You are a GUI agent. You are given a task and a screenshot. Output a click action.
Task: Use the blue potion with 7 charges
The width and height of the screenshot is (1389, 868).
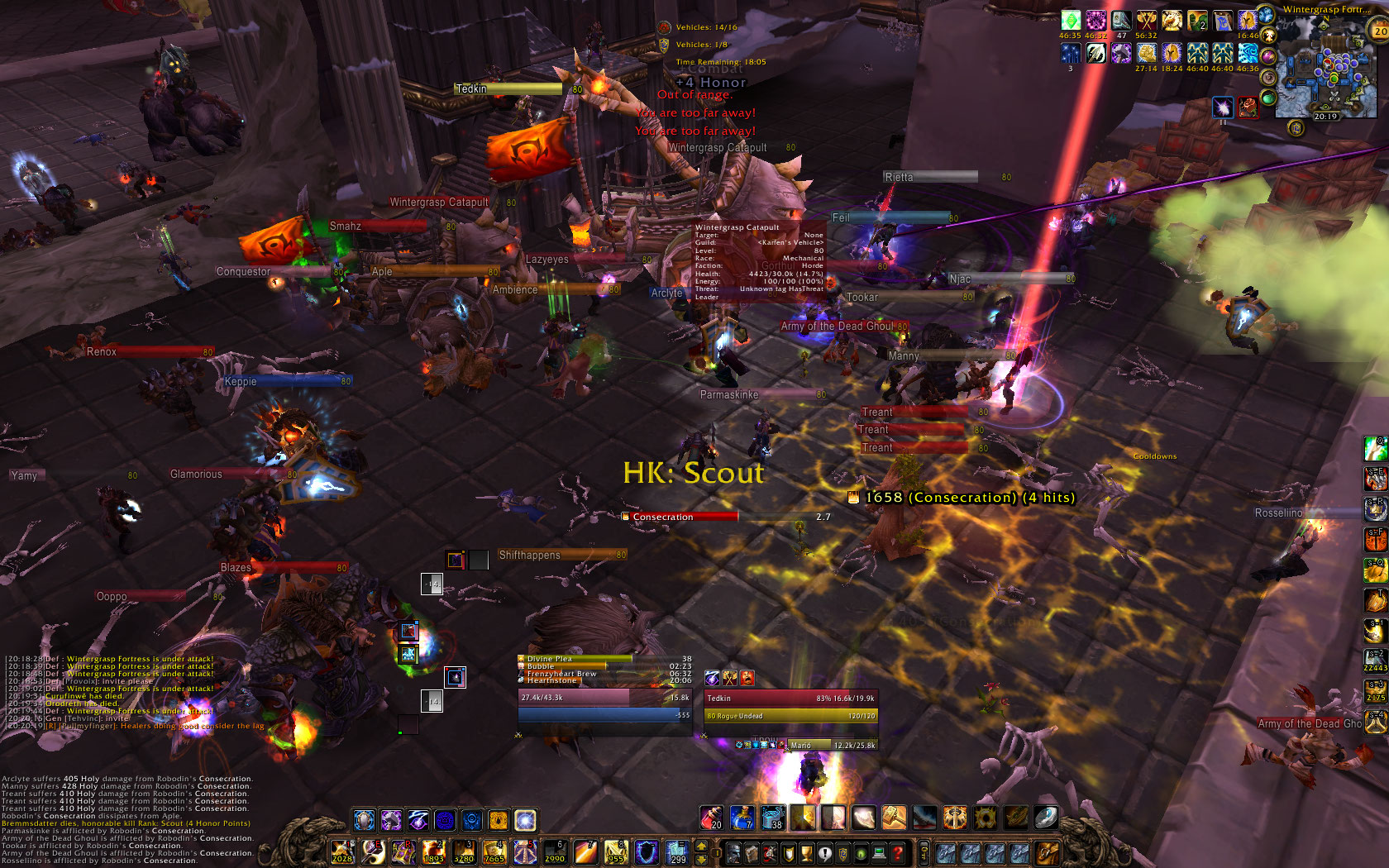coord(742,818)
